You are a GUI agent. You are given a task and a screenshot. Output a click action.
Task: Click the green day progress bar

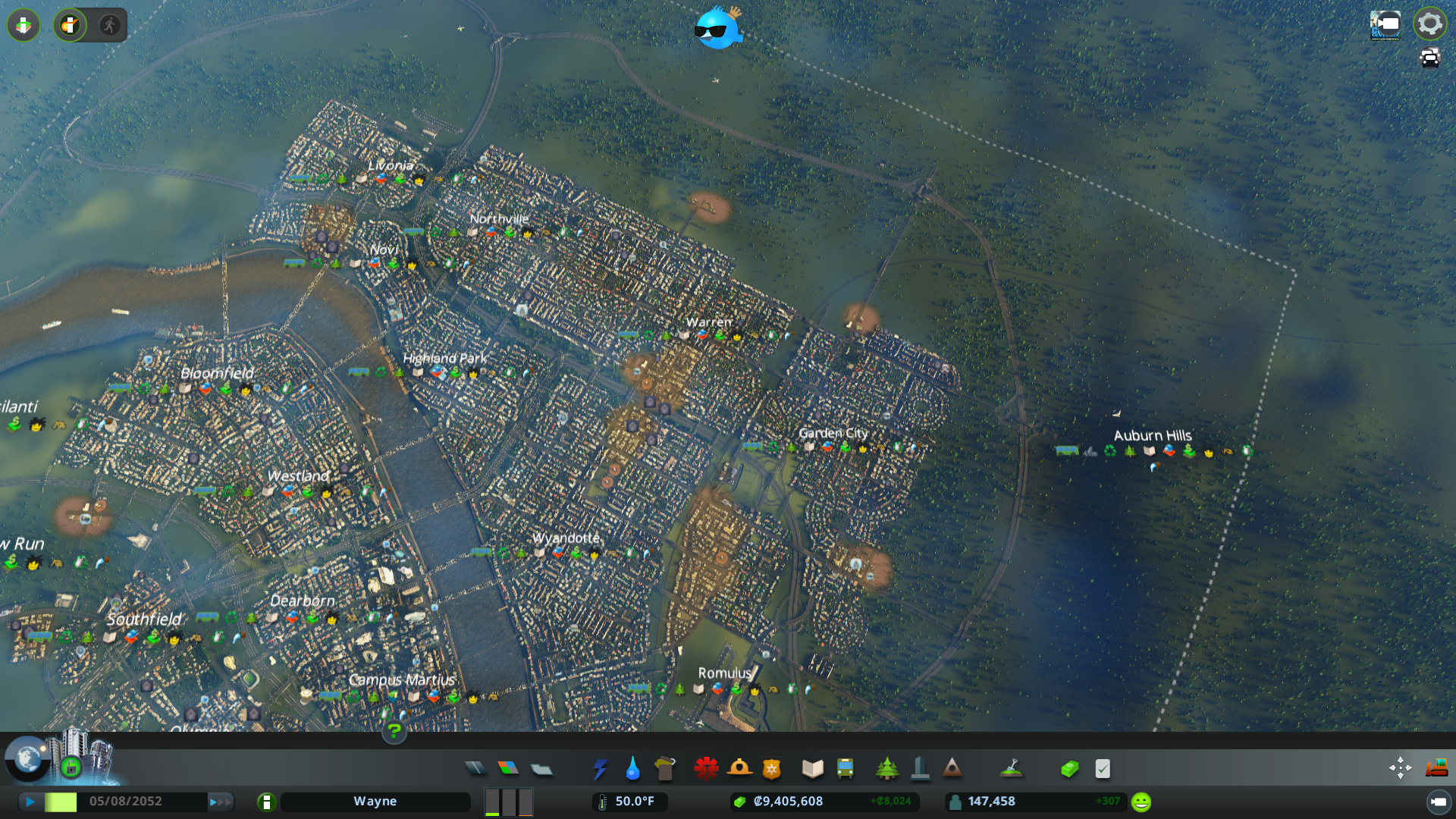click(x=62, y=801)
